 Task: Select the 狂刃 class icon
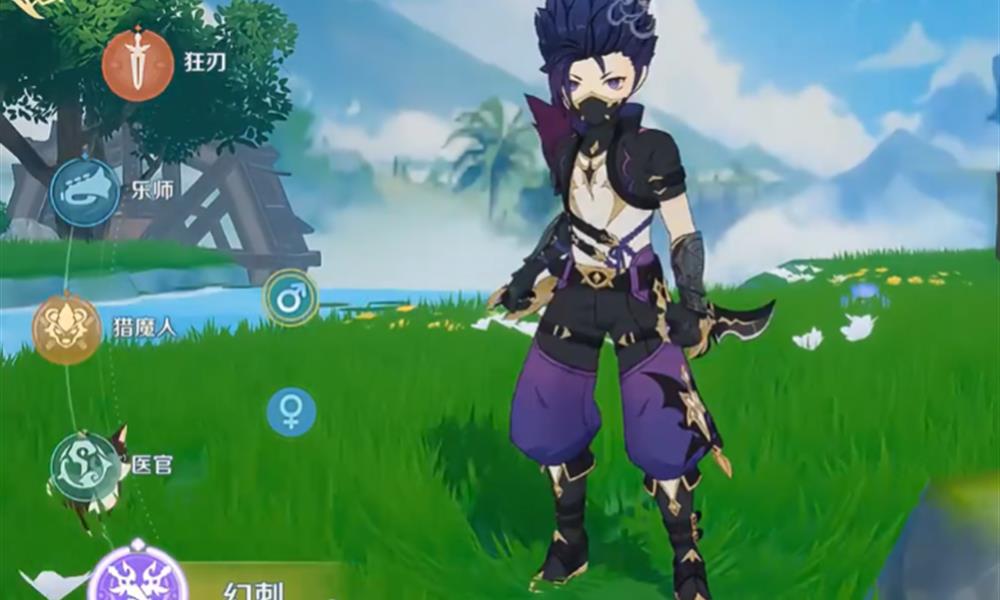click(x=138, y=65)
